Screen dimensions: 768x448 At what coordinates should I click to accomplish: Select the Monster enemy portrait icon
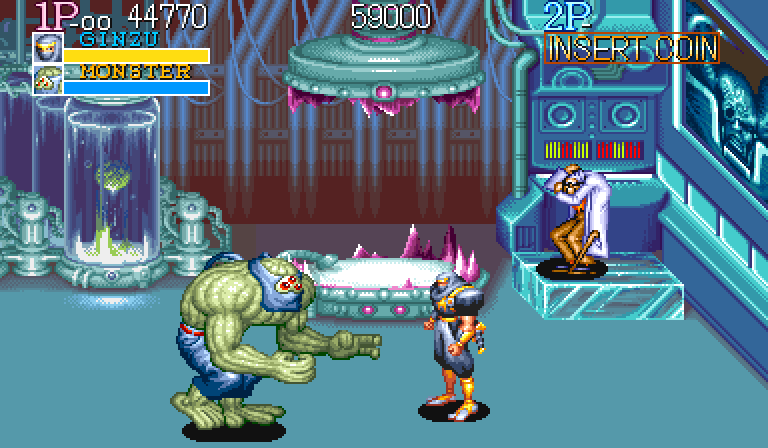pyautogui.click(x=46, y=80)
